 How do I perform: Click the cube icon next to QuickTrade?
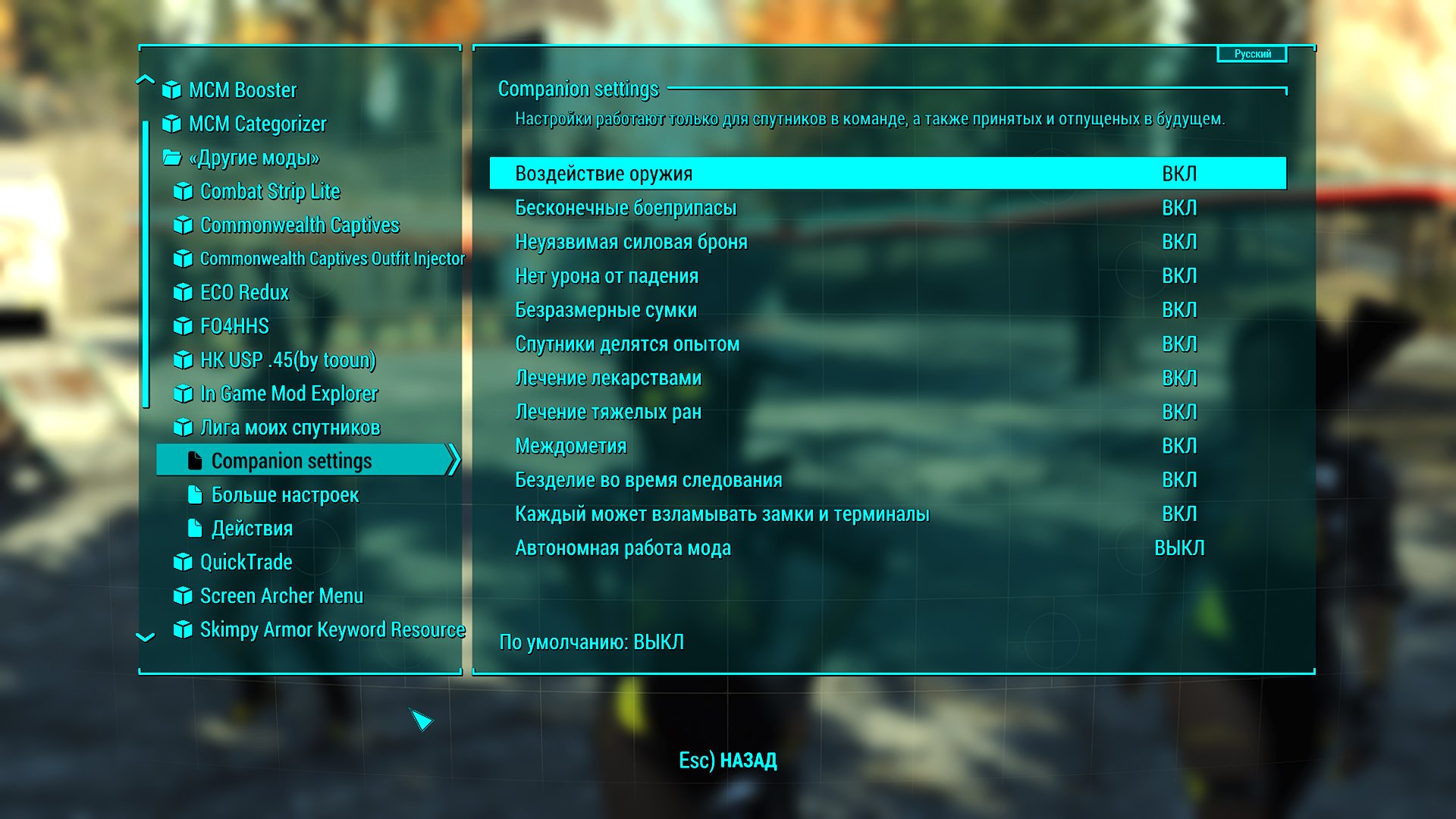click(x=182, y=562)
